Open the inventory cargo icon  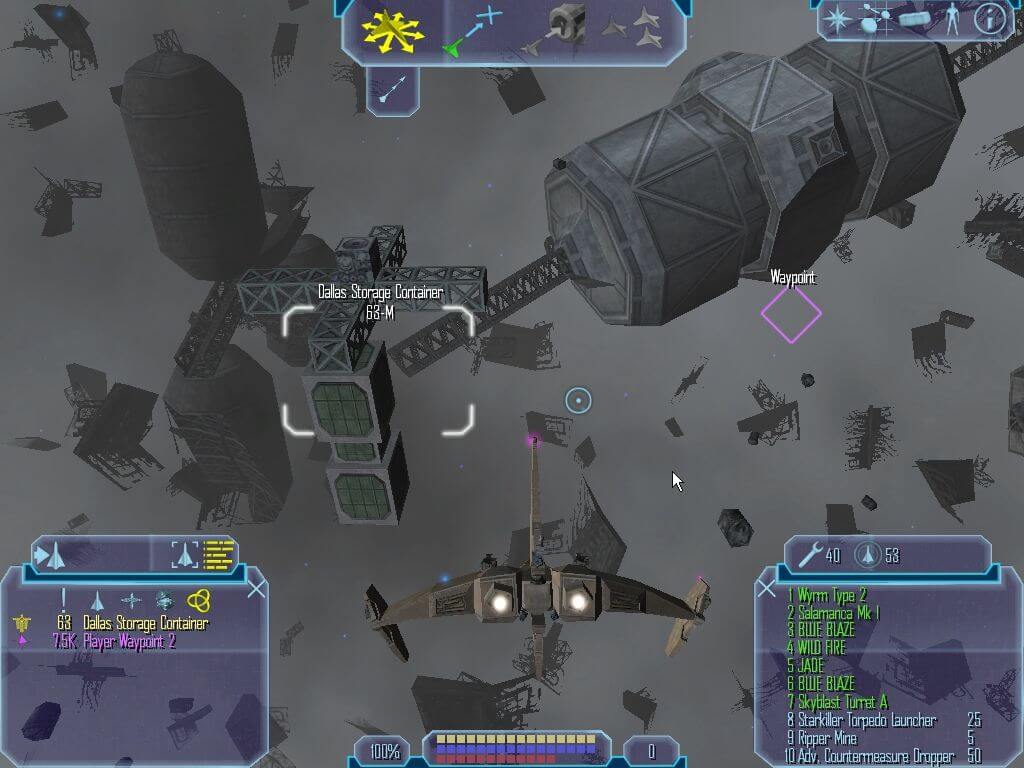pyautogui.click(x=914, y=19)
